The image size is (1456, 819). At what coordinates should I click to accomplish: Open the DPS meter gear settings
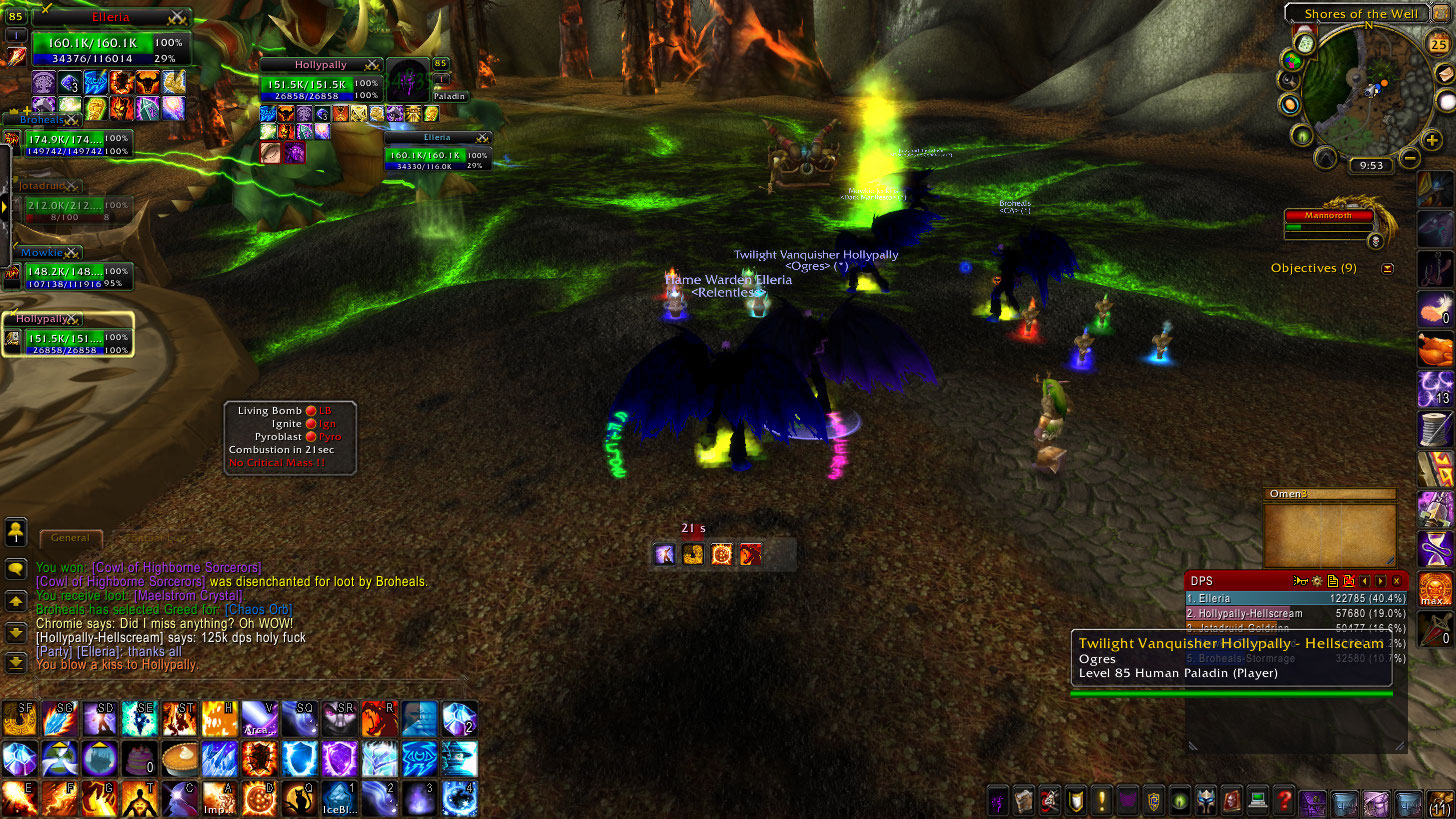pyautogui.click(x=1317, y=581)
